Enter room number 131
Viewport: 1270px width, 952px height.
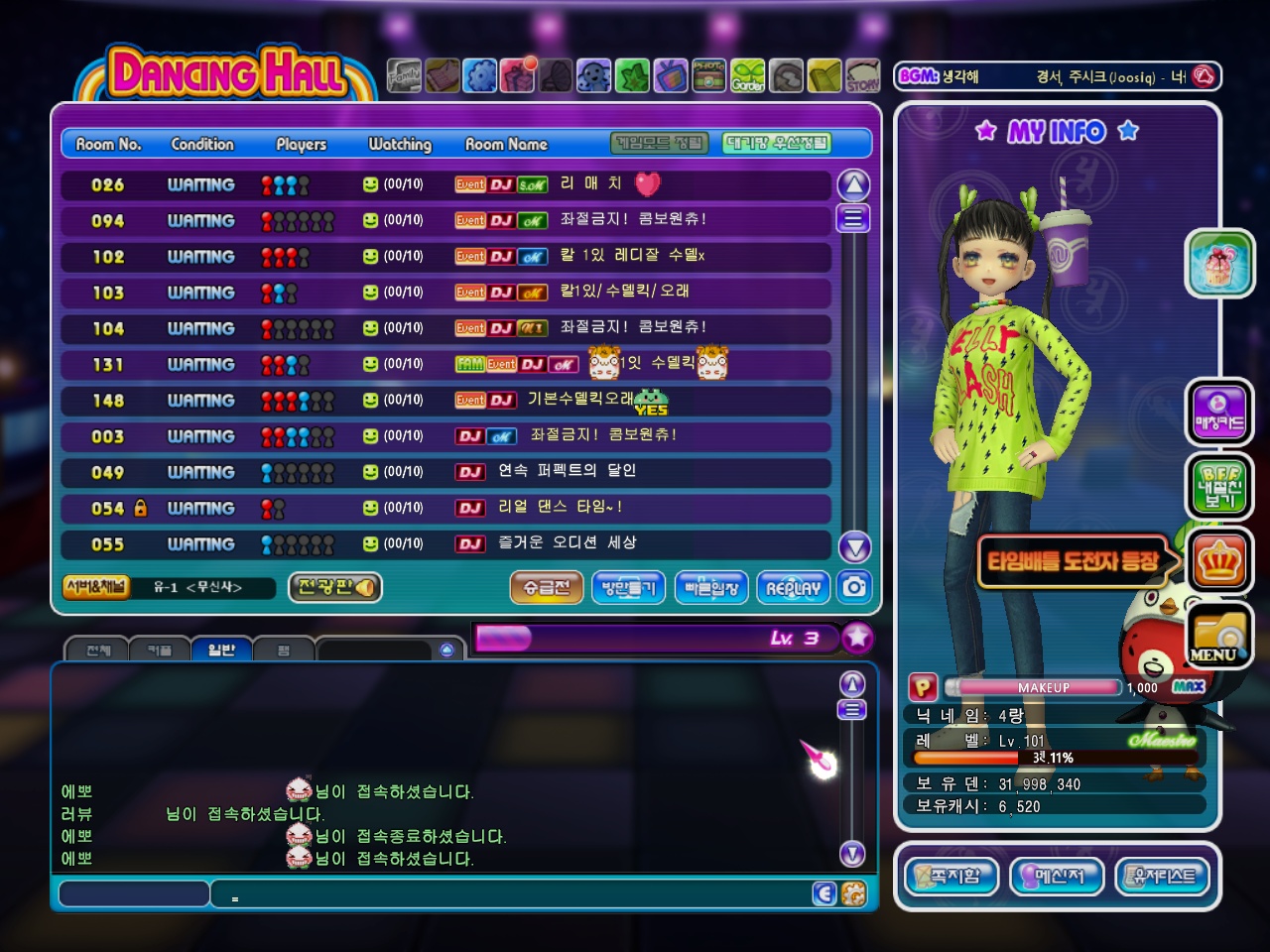[445, 365]
